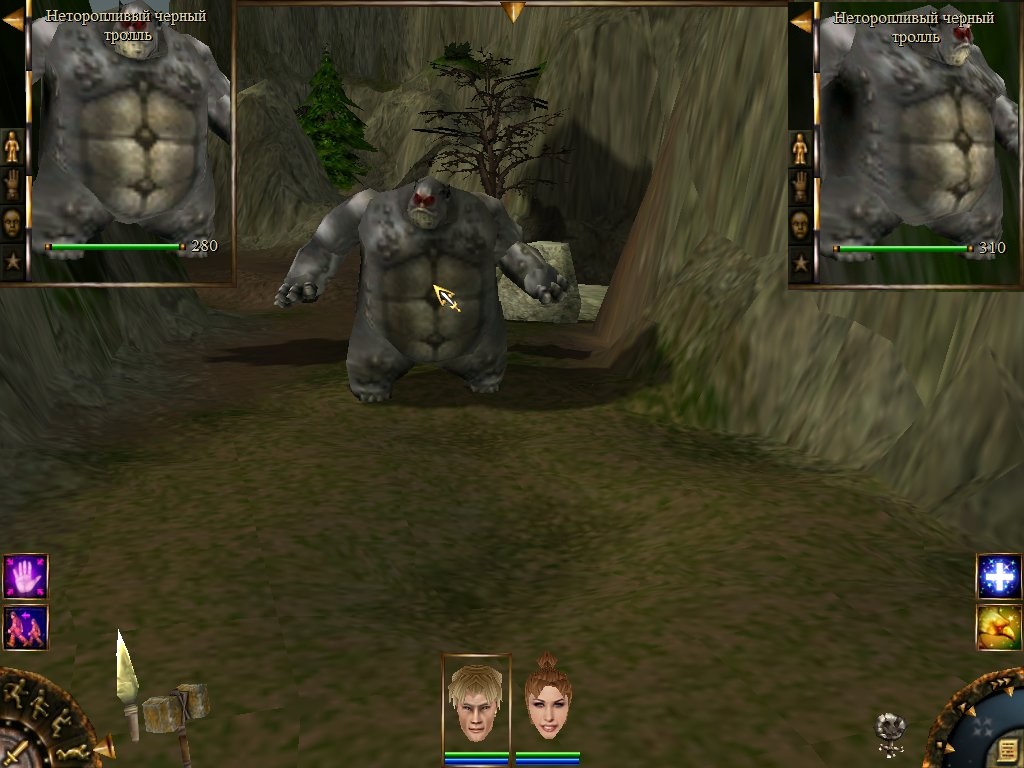
Task: Activate the golden bird spell icon
Action: 998,627
